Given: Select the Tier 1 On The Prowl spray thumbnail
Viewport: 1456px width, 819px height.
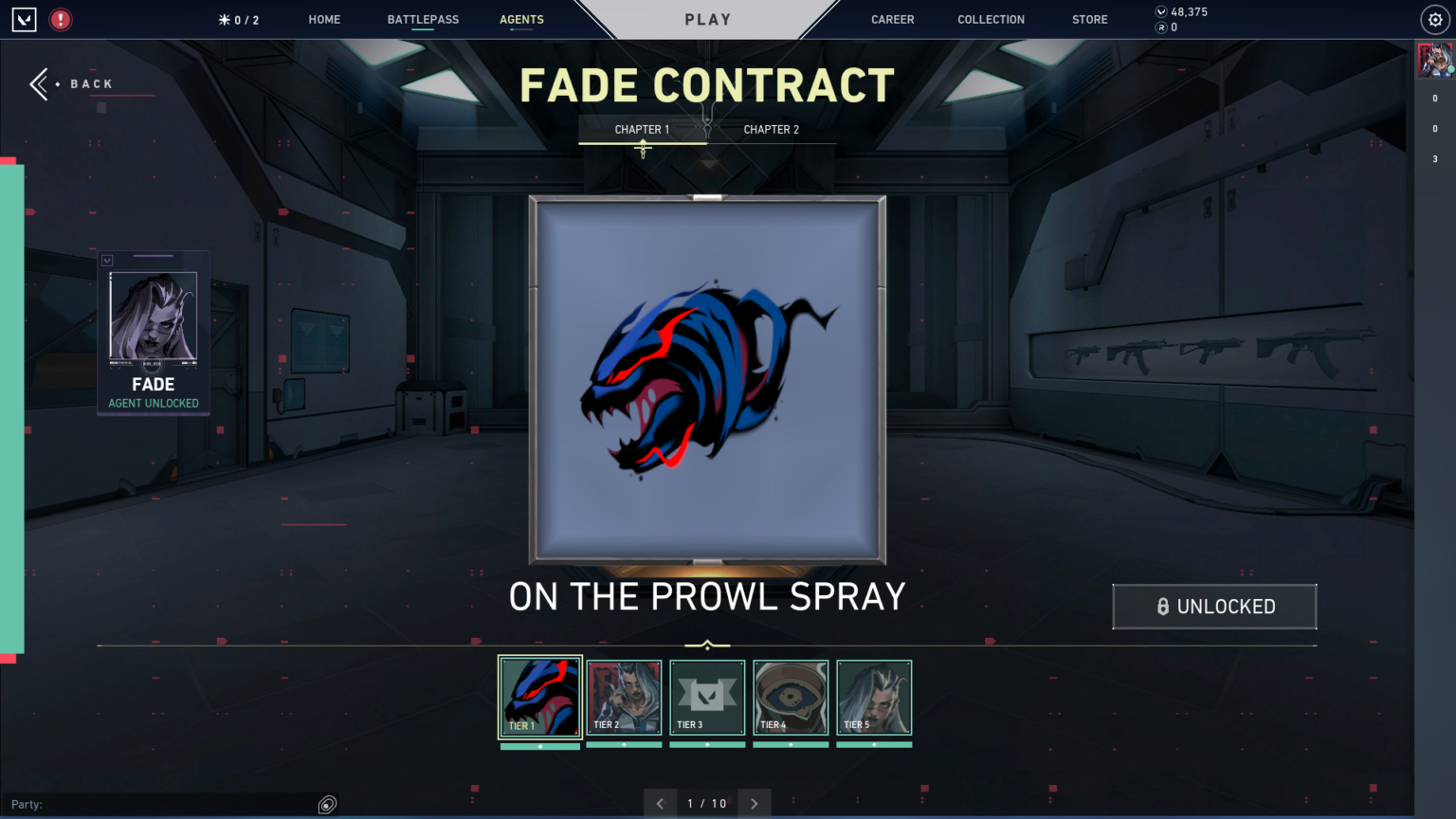Looking at the screenshot, I should click(x=539, y=697).
